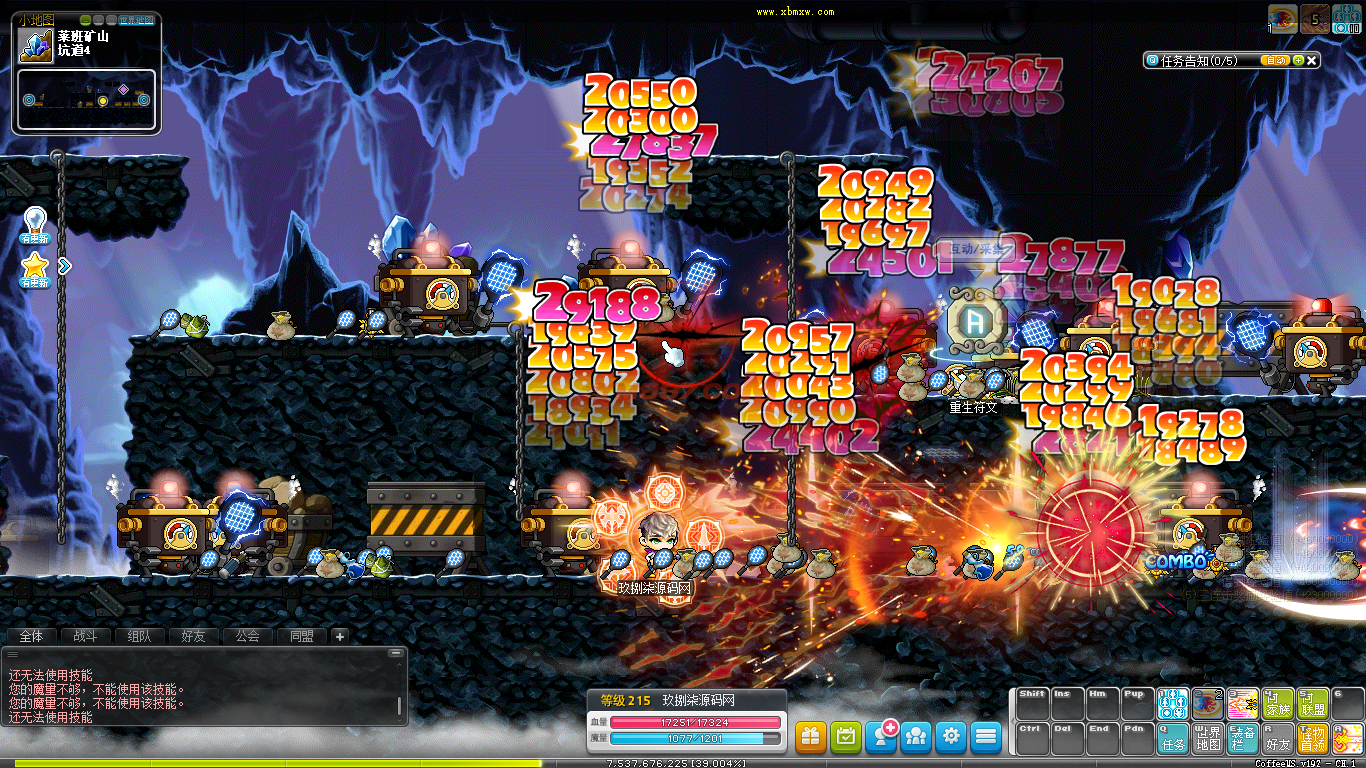Open the green calendar event menu
The width and height of the screenshot is (1366, 768).
[x=846, y=737]
